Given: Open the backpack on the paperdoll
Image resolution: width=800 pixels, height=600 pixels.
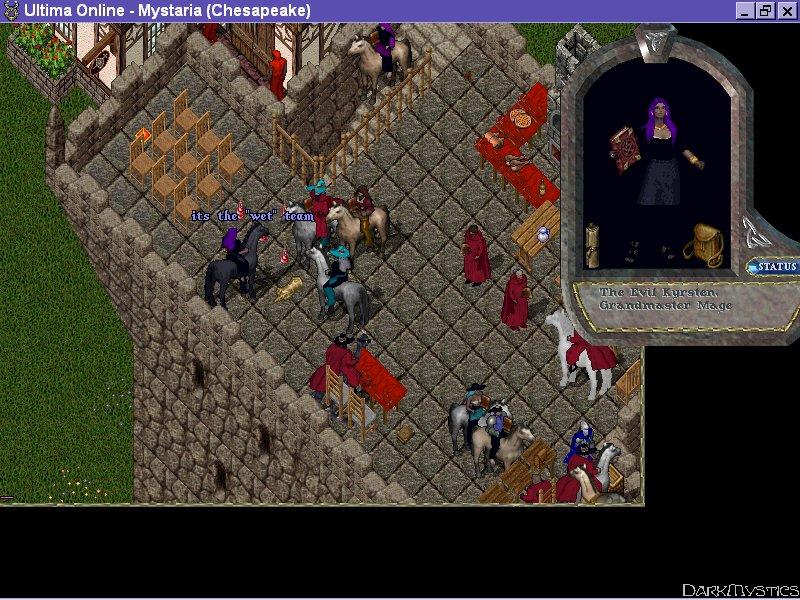Looking at the screenshot, I should tap(707, 246).
